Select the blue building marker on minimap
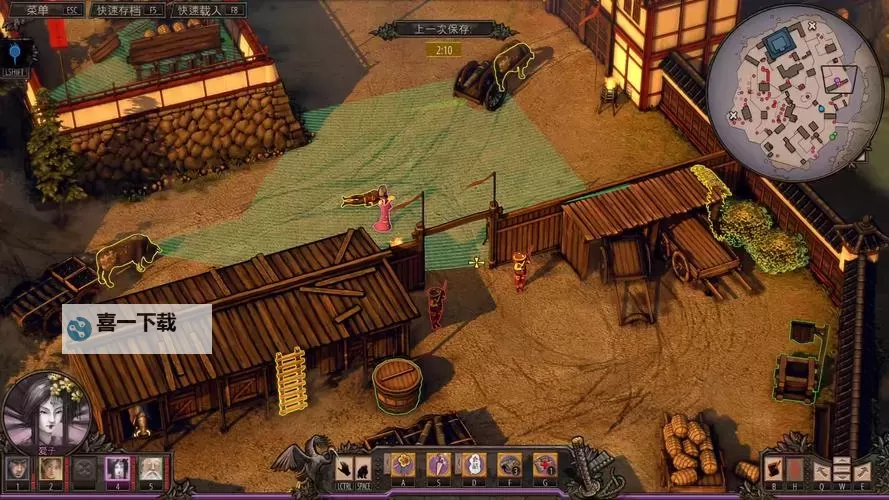889x500 pixels. (776, 43)
